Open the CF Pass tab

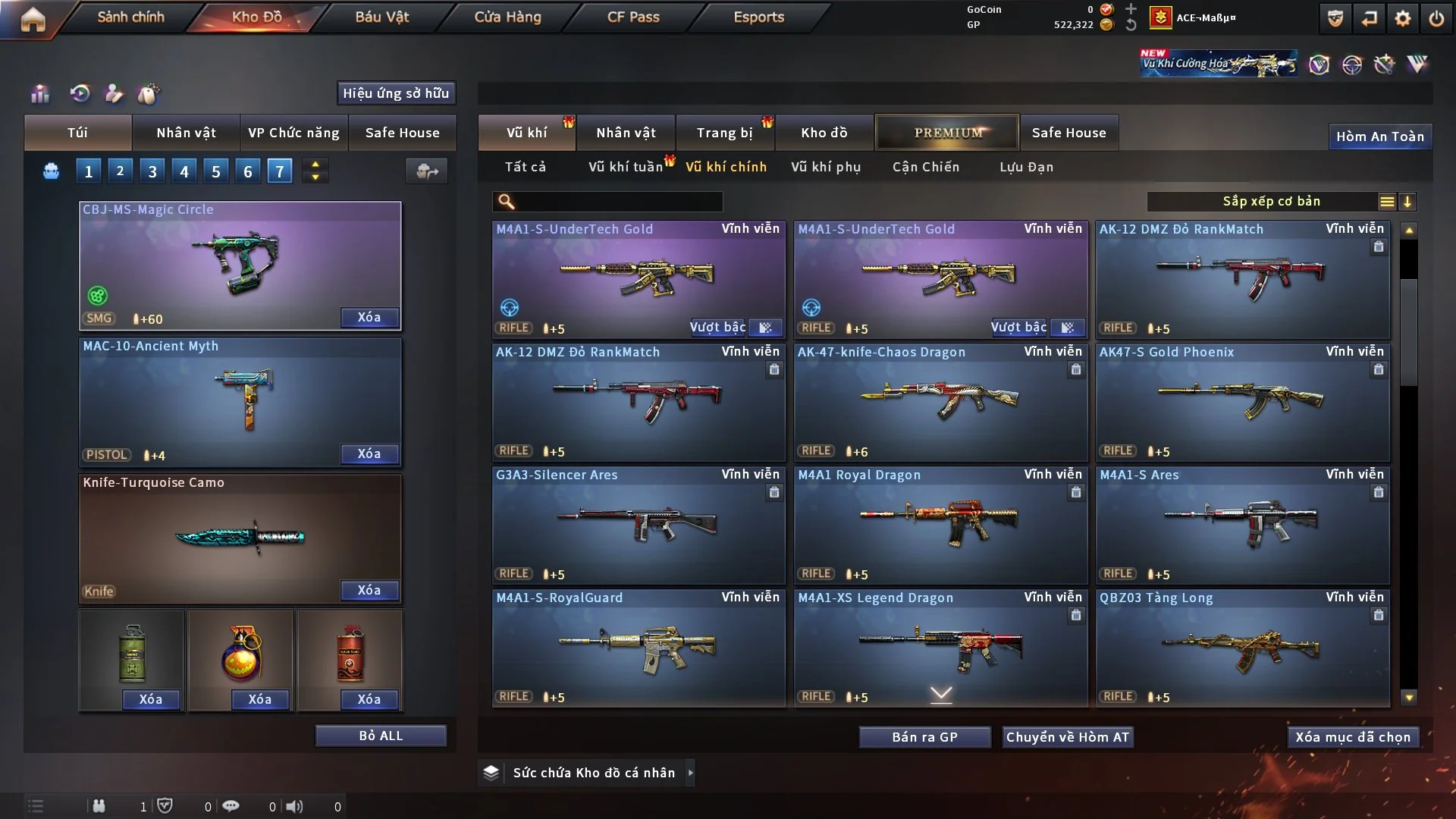pyautogui.click(x=633, y=17)
